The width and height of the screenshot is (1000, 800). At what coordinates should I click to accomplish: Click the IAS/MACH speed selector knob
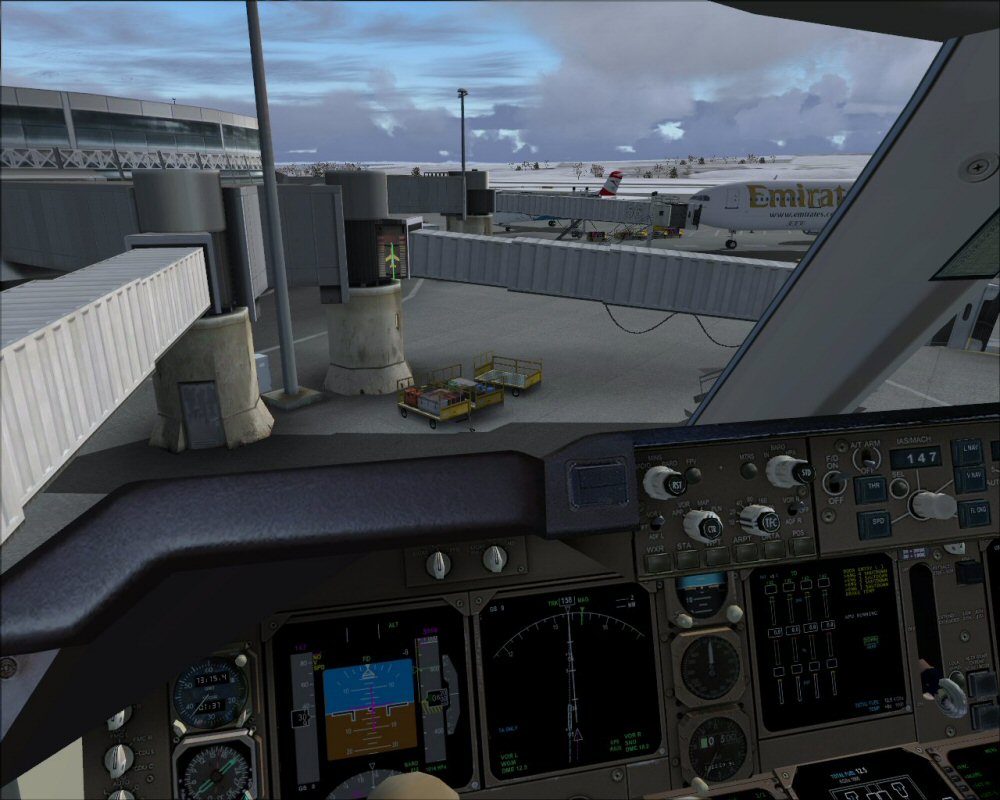(932, 505)
